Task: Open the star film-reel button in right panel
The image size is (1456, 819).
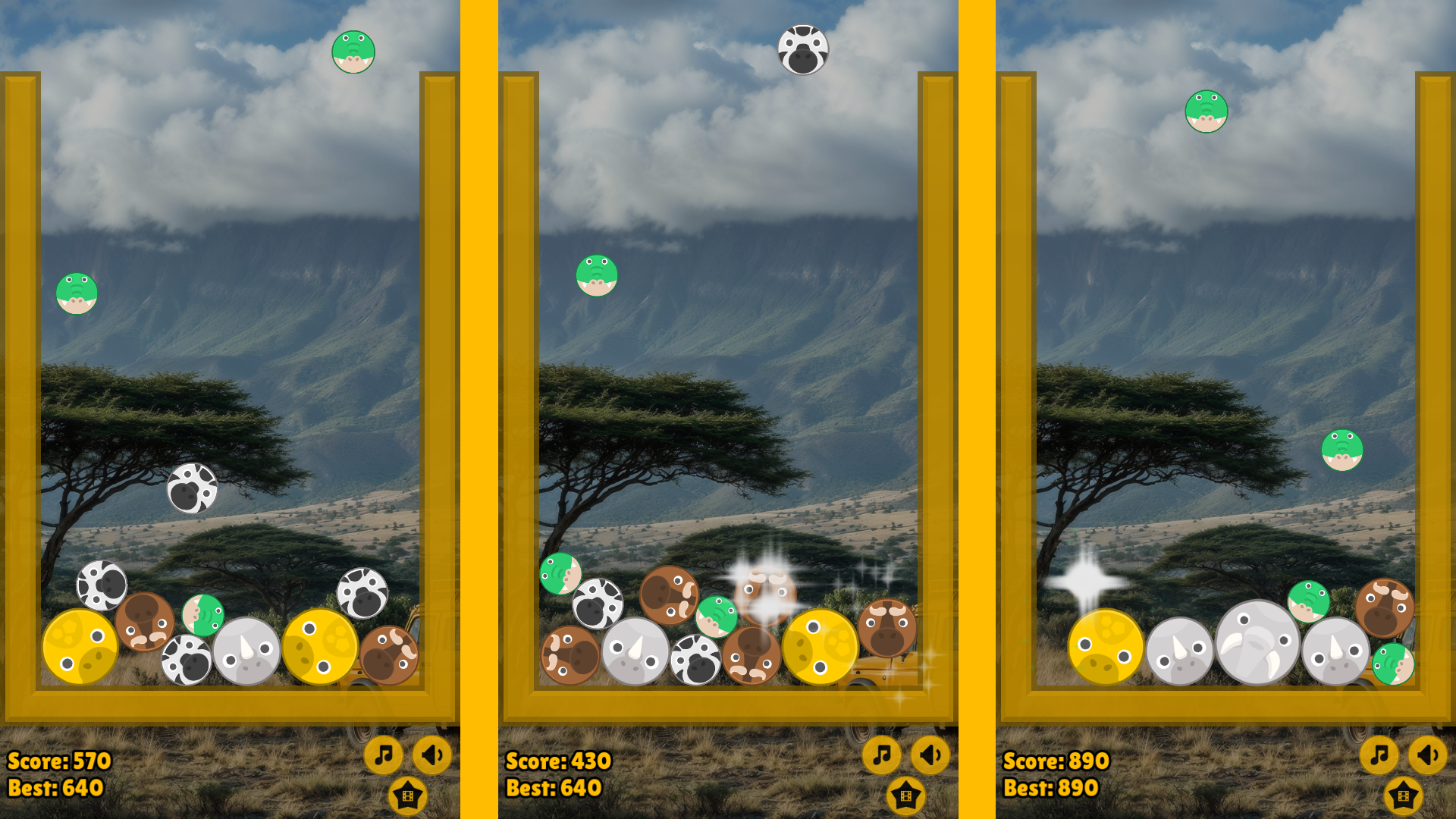Action: (1402, 797)
